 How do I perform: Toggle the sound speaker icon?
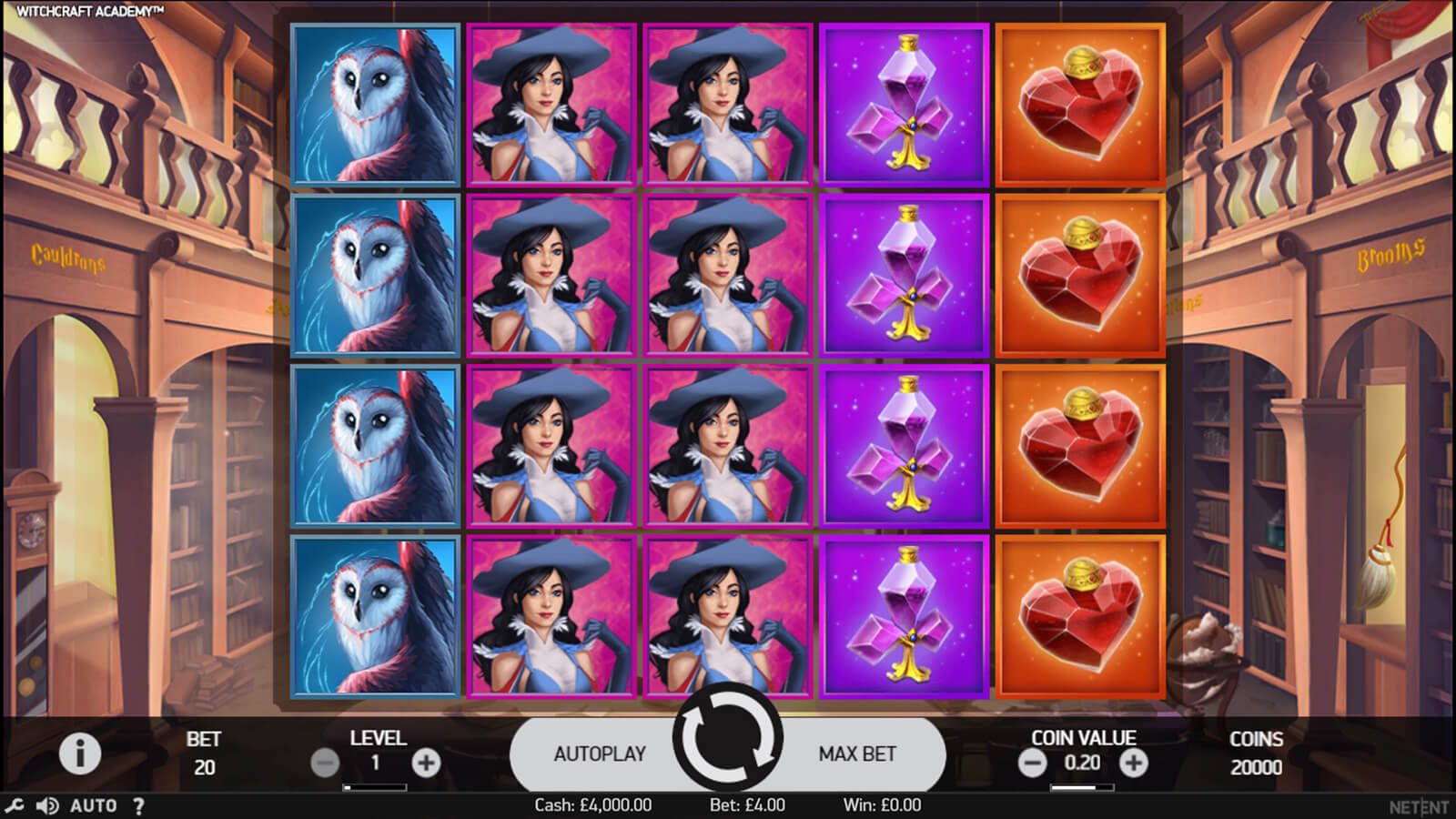coord(47,805)
